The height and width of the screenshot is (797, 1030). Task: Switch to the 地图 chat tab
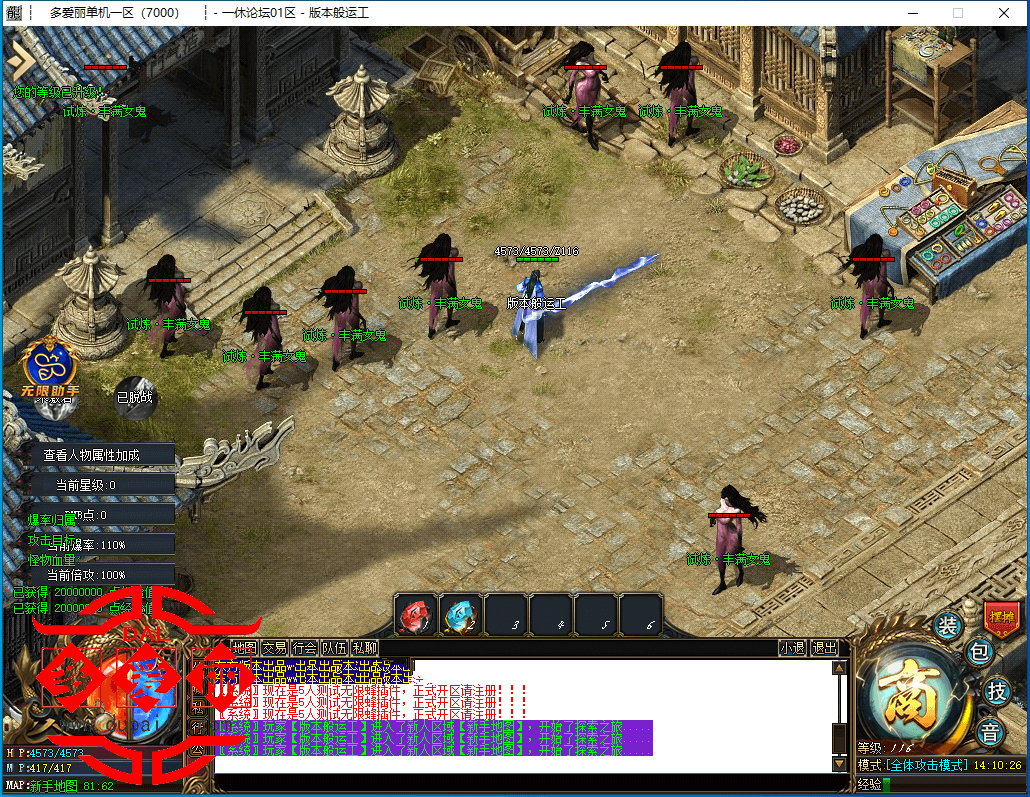[244, 648]
